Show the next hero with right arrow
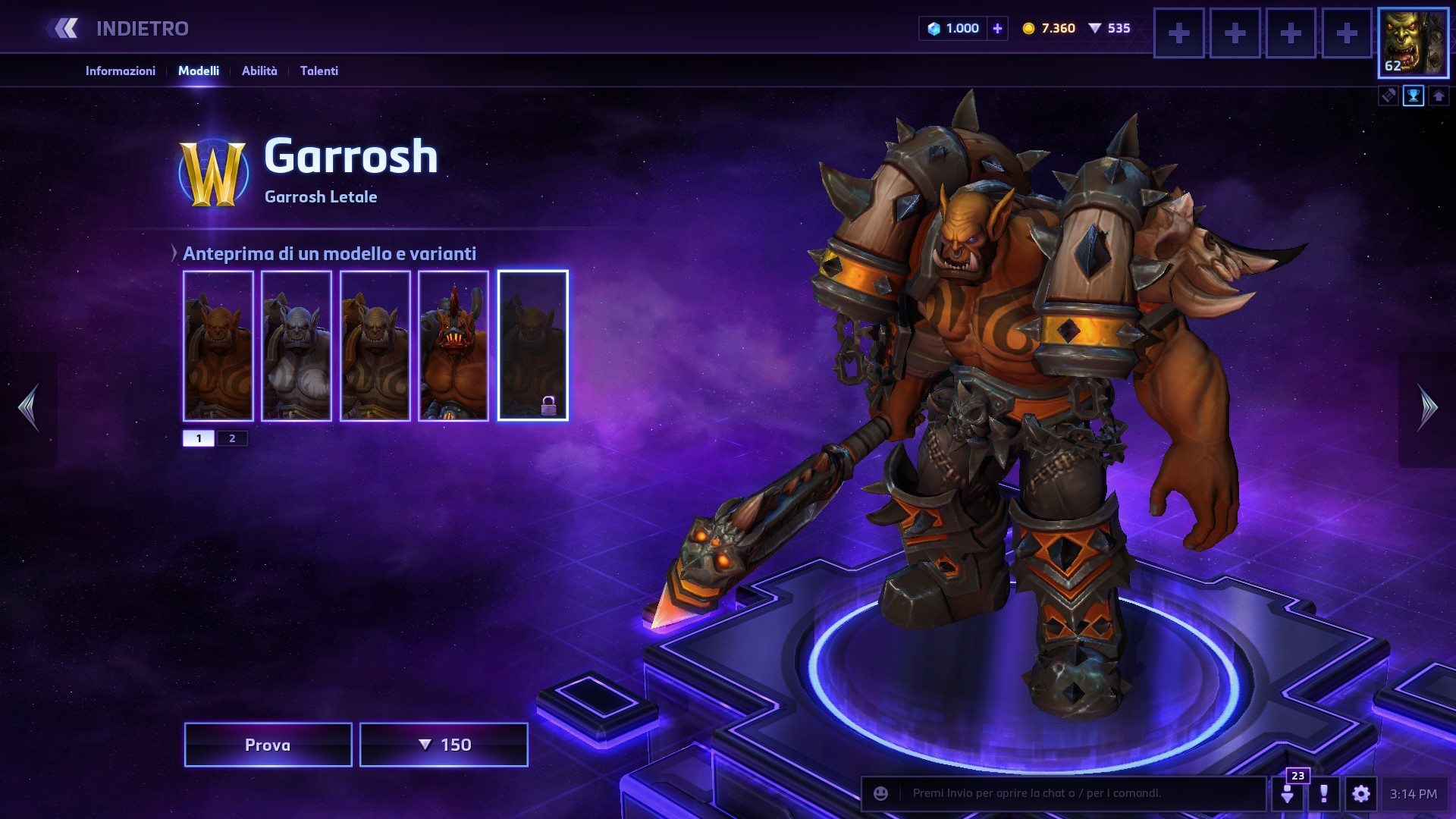 click(x=1427, y=408)
